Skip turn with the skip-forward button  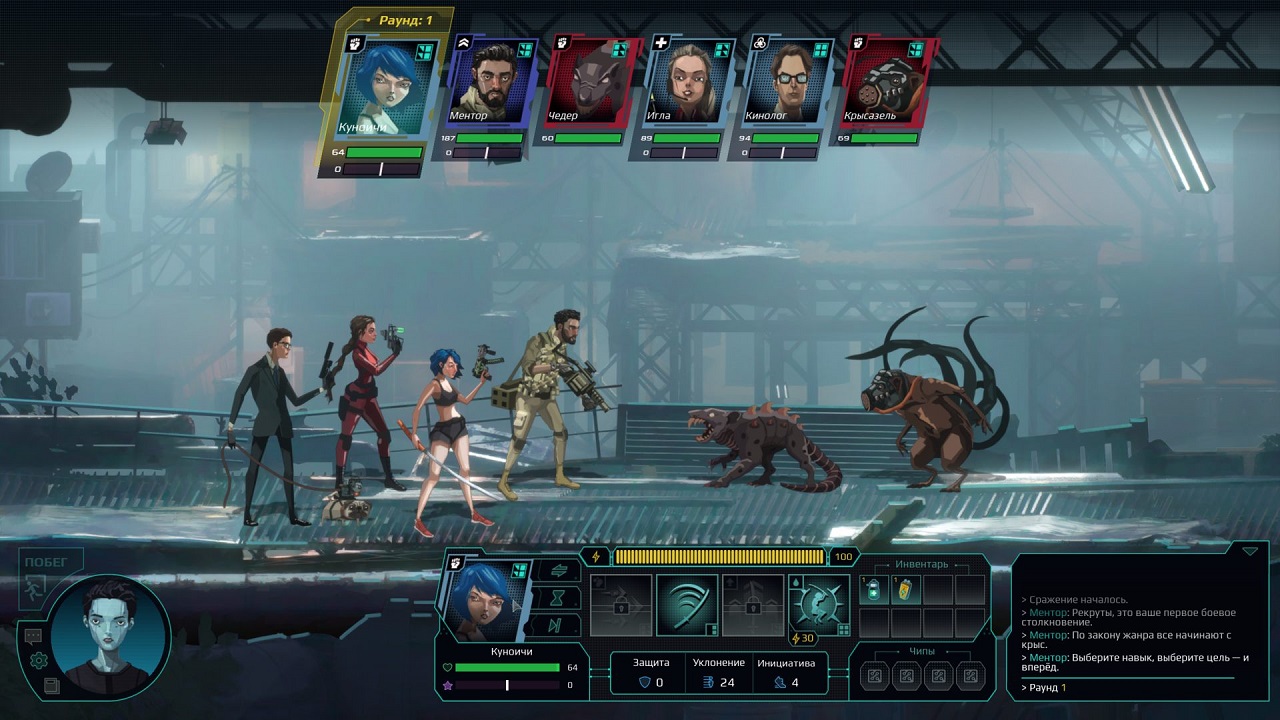(x=556, y=626)
